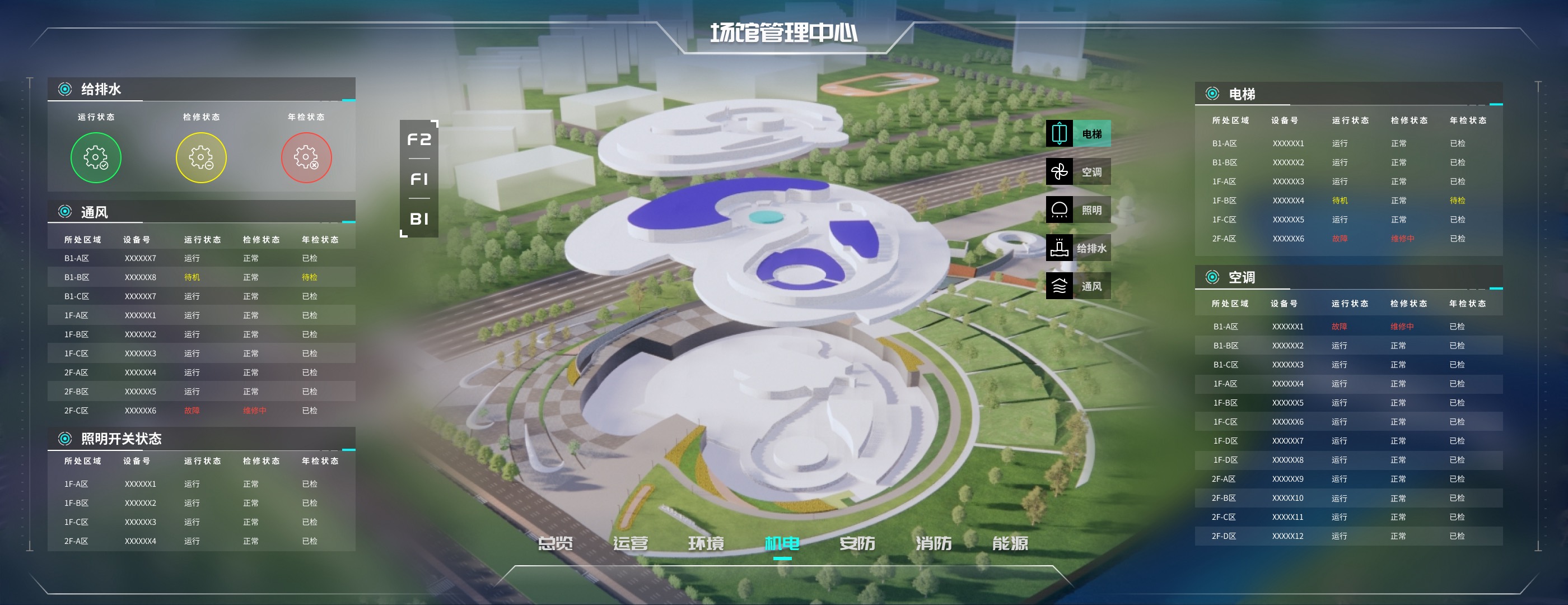
Task: Click the highlighted 机电 tab
Action: 782,542
